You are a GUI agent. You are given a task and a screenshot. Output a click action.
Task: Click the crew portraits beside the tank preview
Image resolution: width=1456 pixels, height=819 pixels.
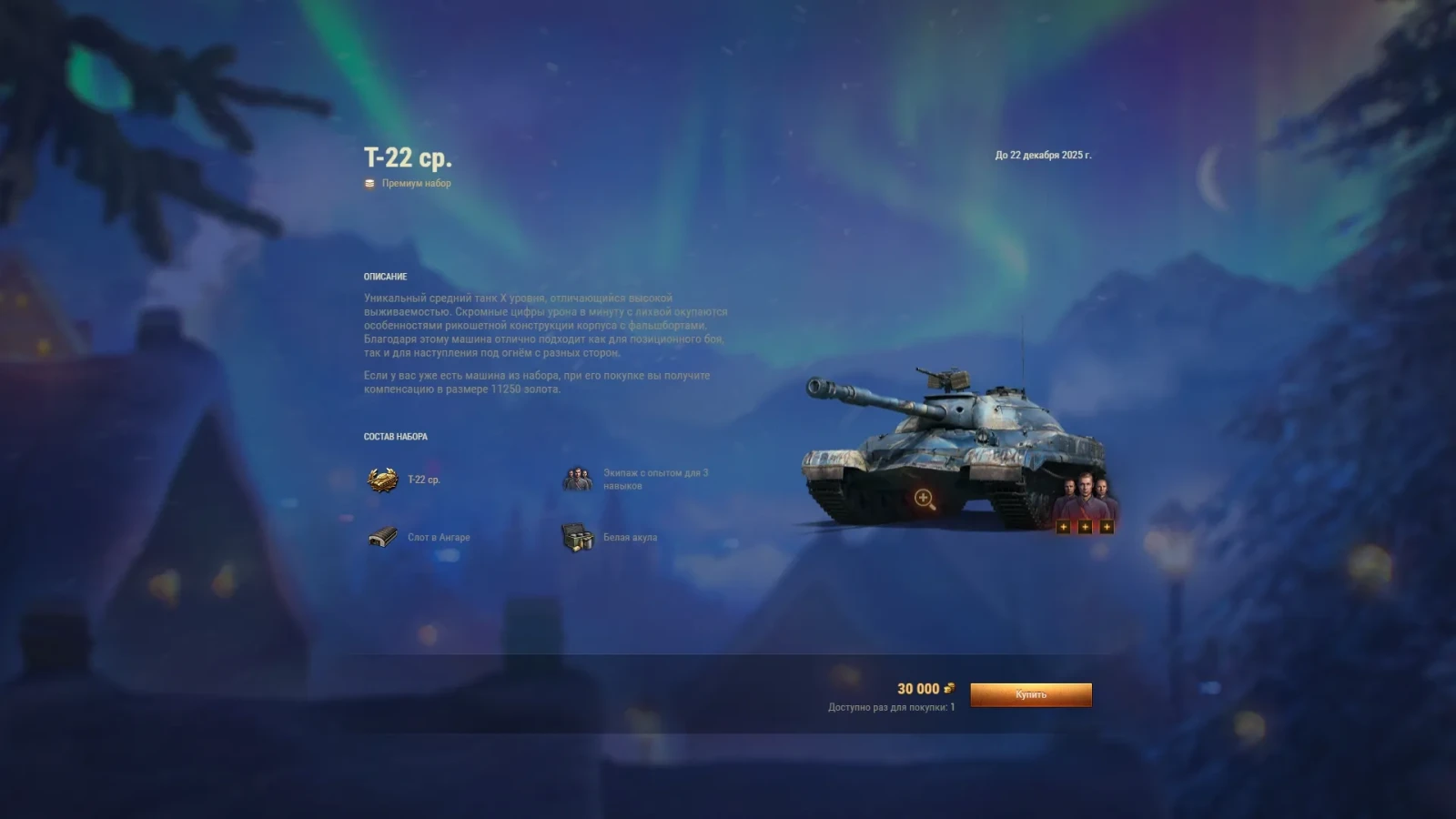tap(1085, 499)
